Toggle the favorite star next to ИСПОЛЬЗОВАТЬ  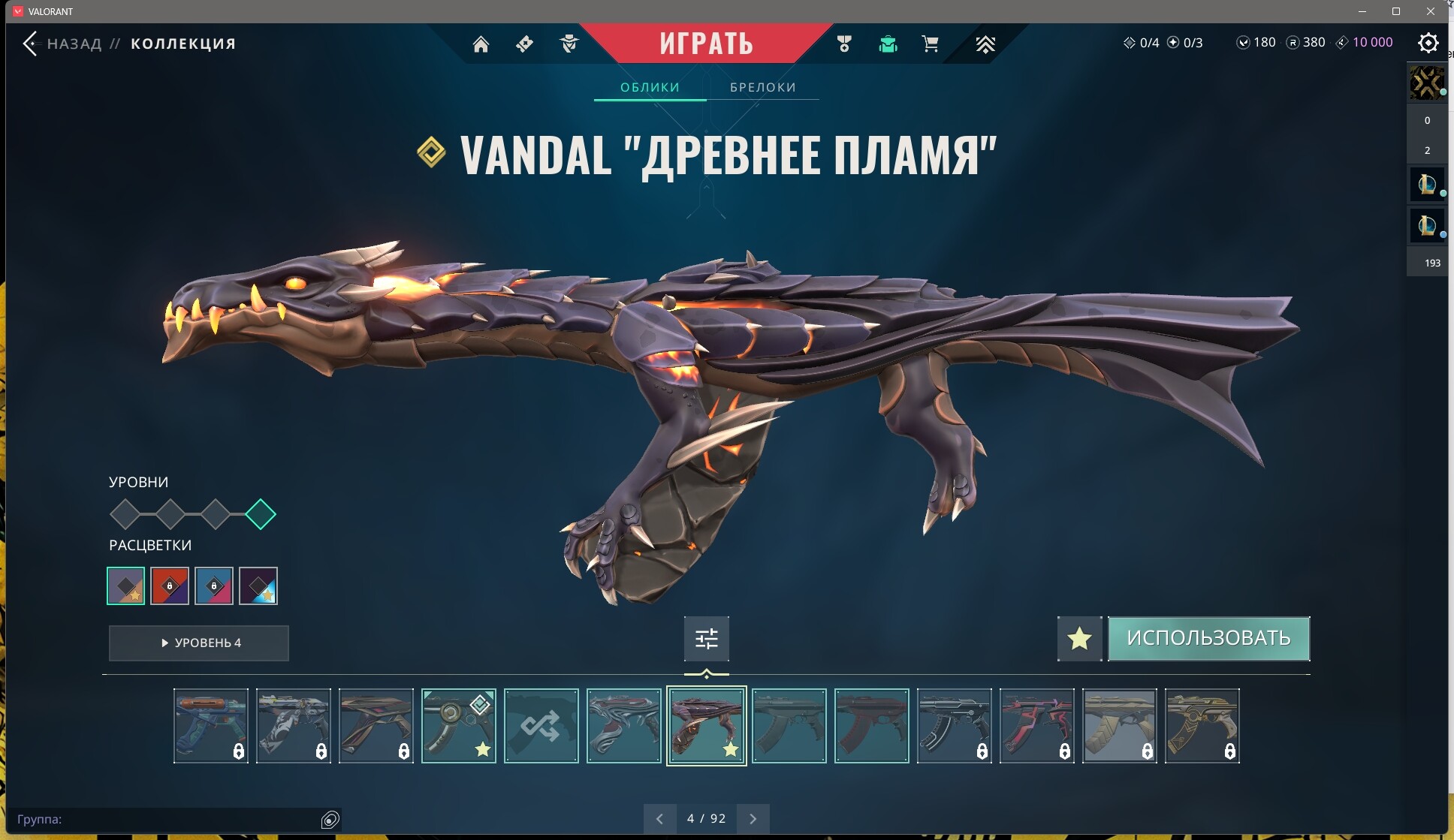[1080, 639]
